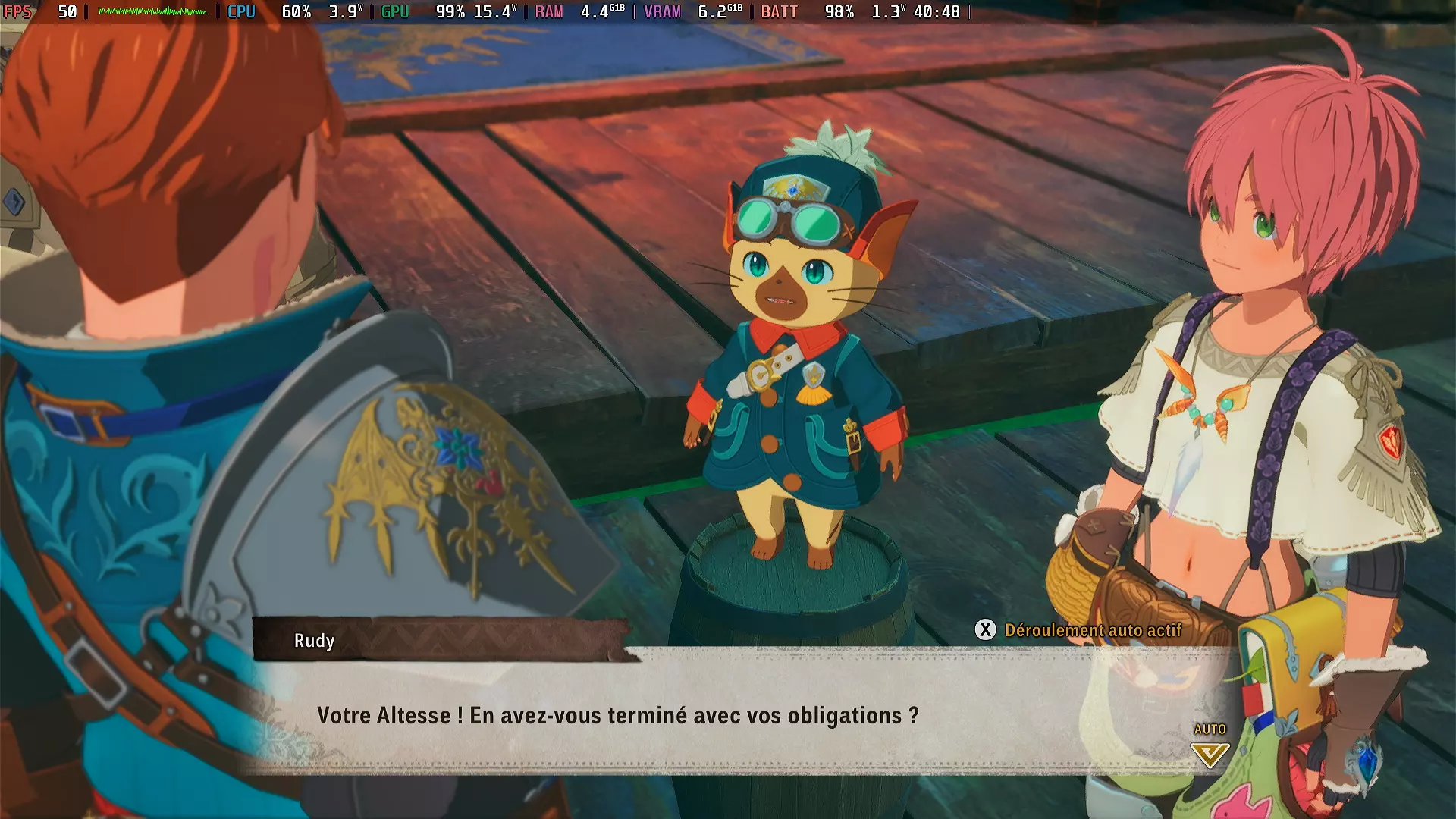Screen dimensions: 1456x819
Task: Select the Rudy name tag
Action: tap(315, 642)
